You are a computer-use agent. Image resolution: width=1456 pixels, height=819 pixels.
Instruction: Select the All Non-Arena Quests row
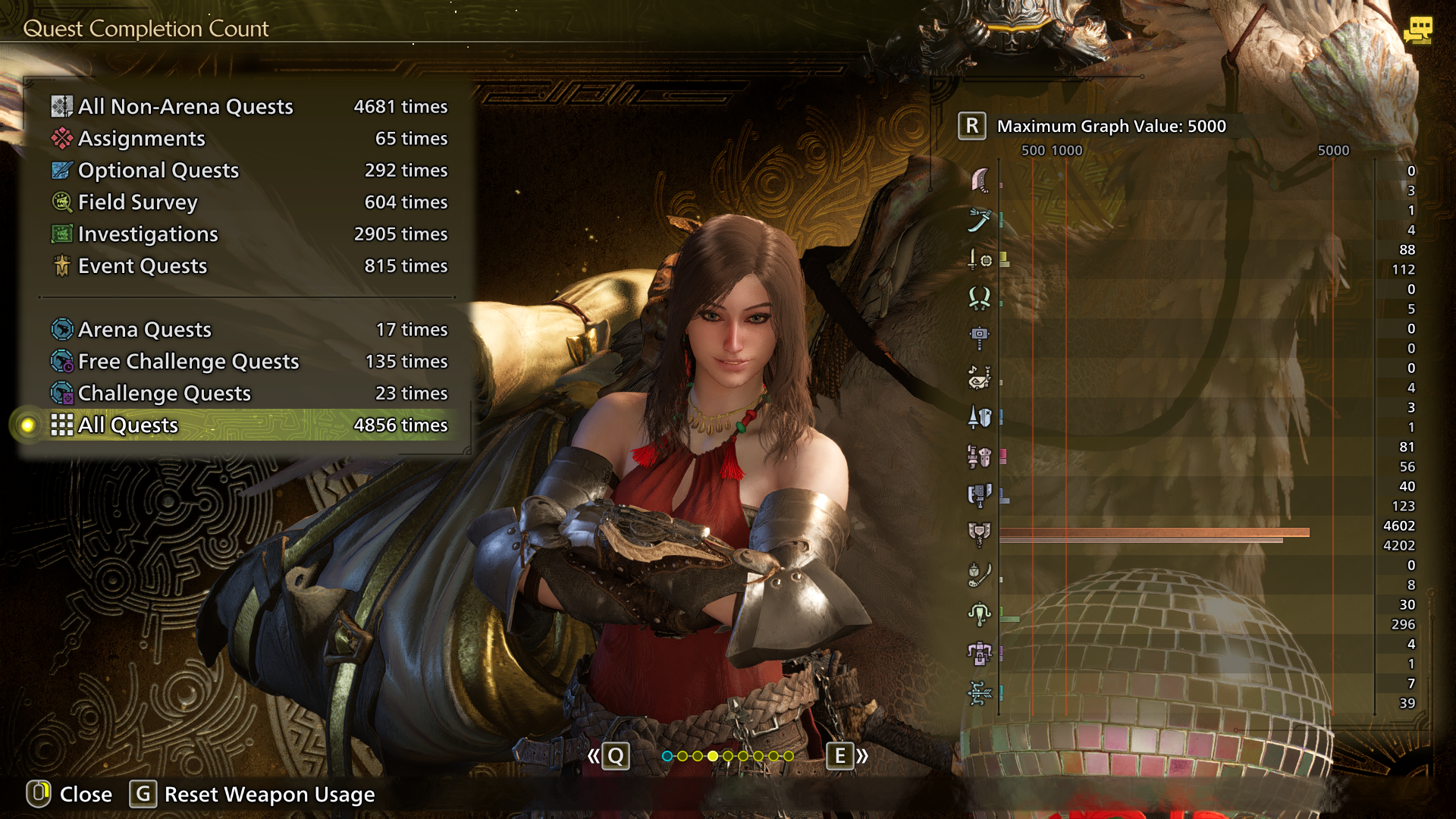[x=249, y=107]
